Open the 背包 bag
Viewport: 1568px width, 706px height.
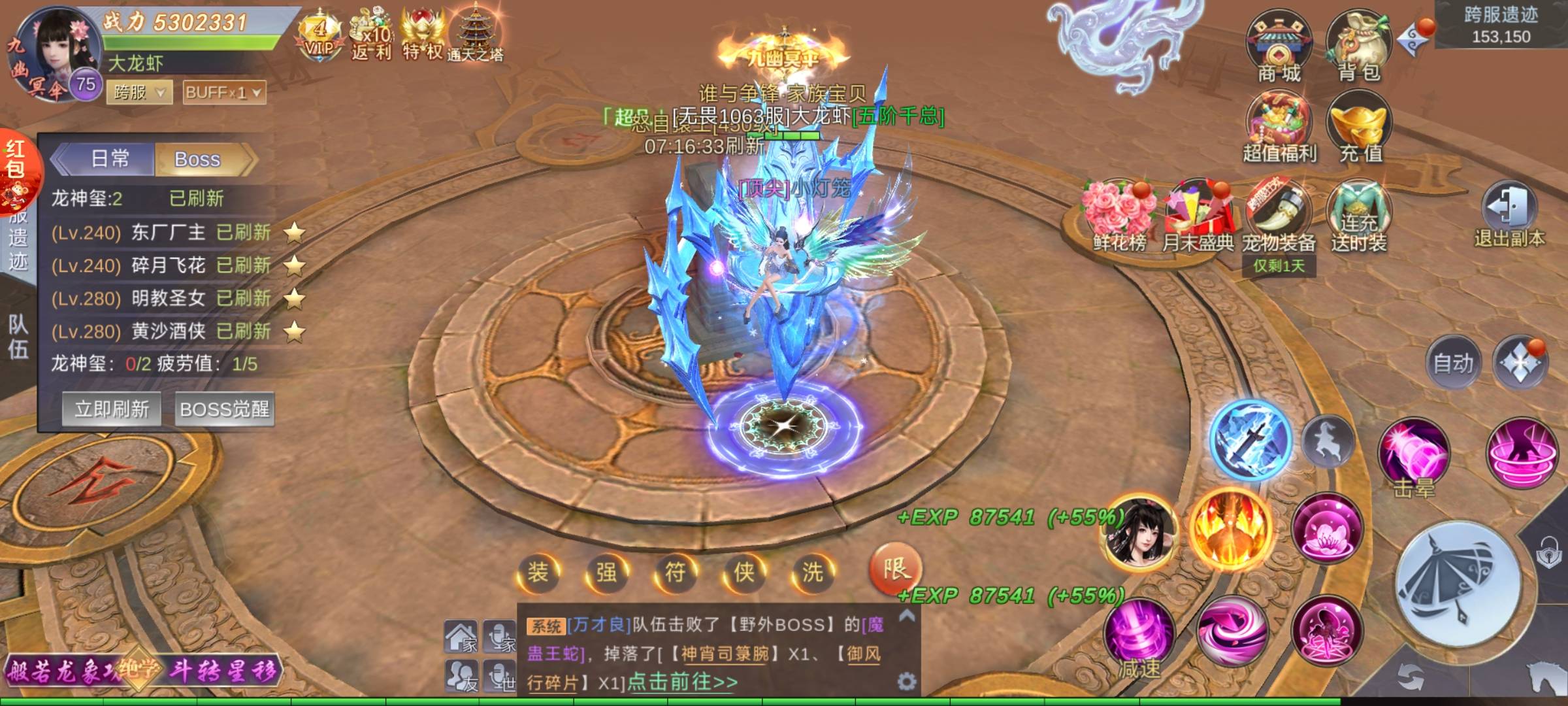coord(1358,47)
